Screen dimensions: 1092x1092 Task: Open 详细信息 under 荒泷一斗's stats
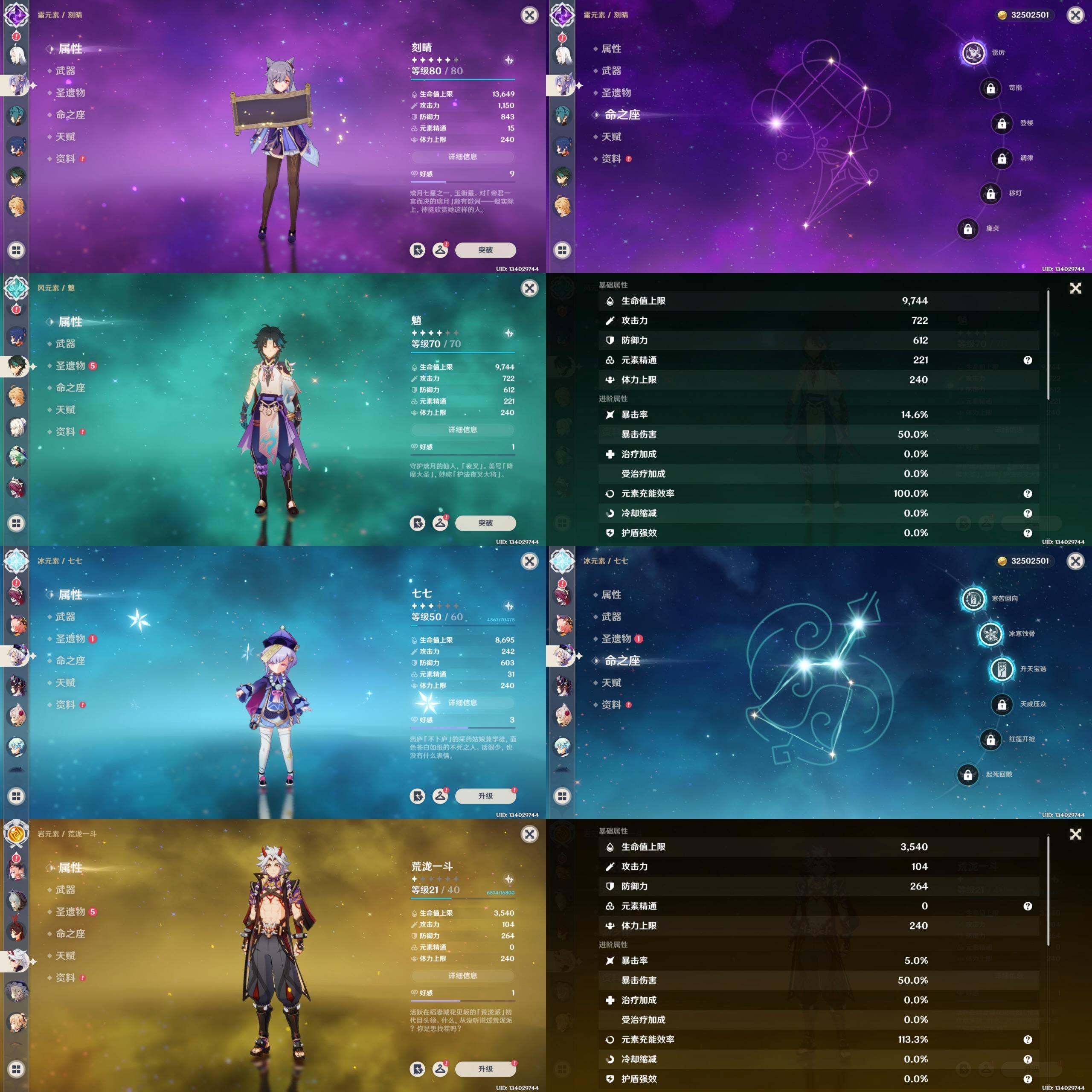pos(462,976)
